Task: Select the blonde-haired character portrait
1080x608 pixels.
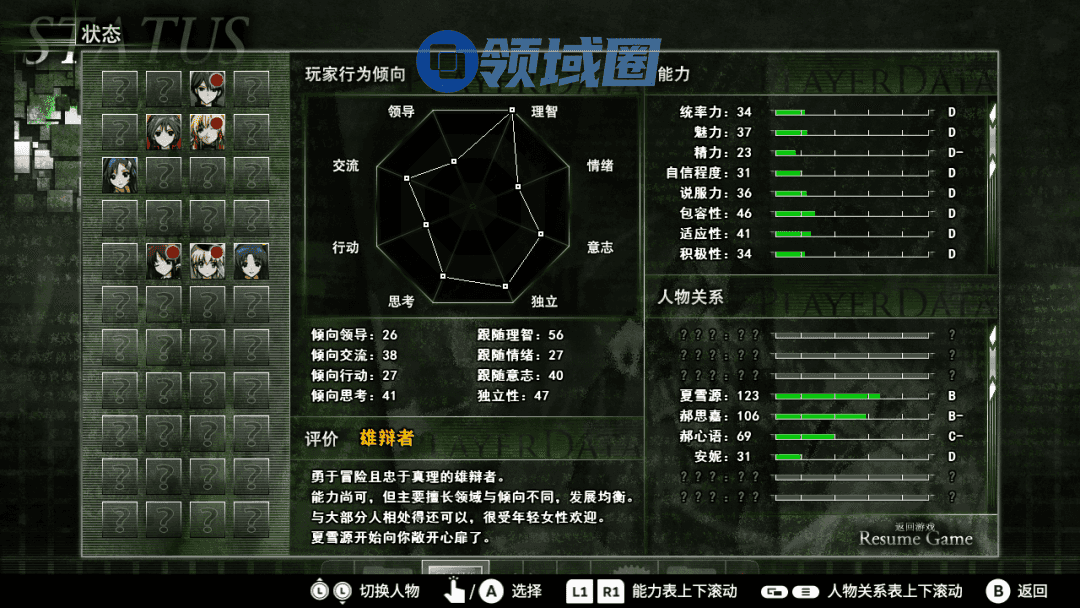Action: 207,132
